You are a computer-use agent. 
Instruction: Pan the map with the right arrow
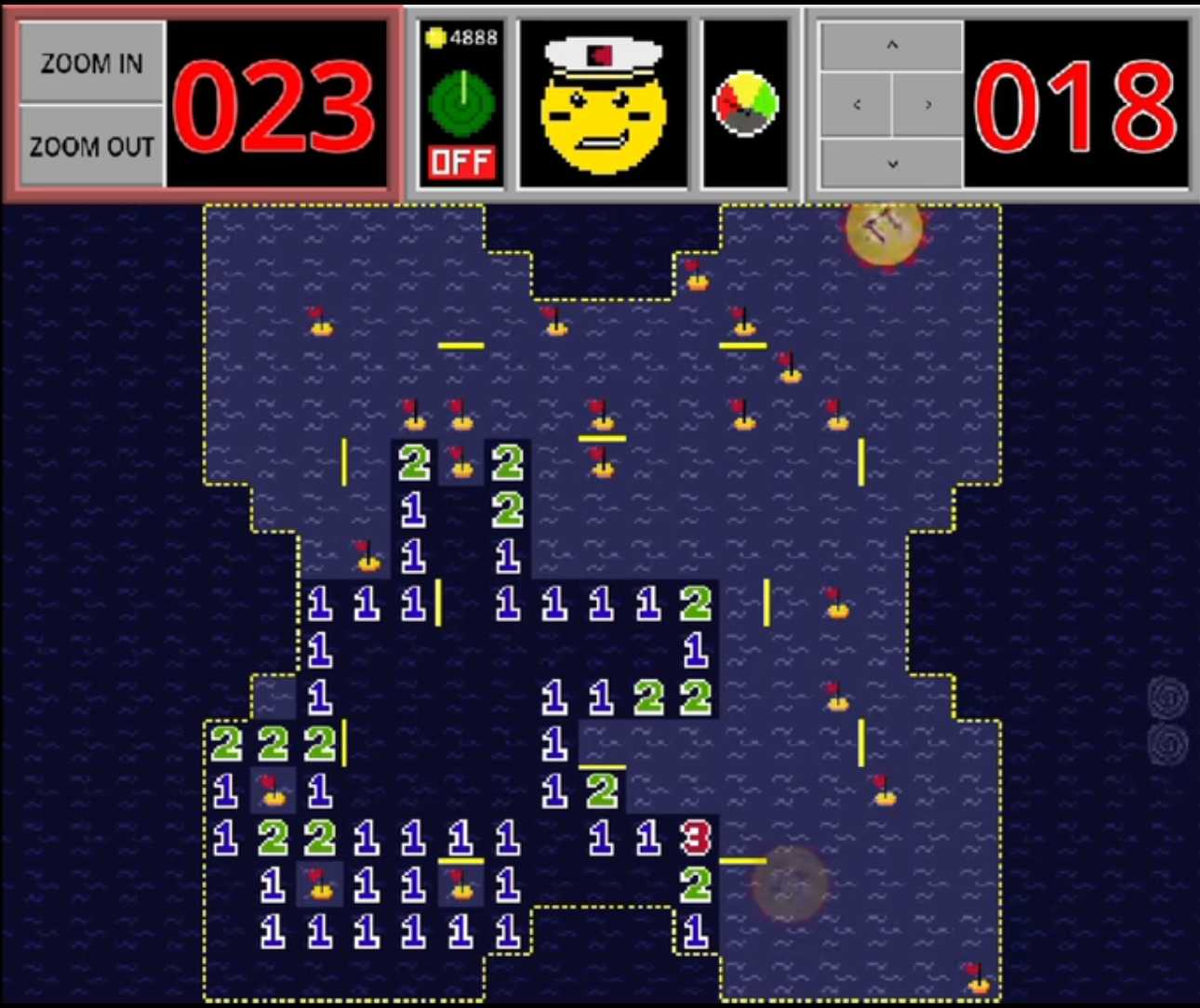927,104
